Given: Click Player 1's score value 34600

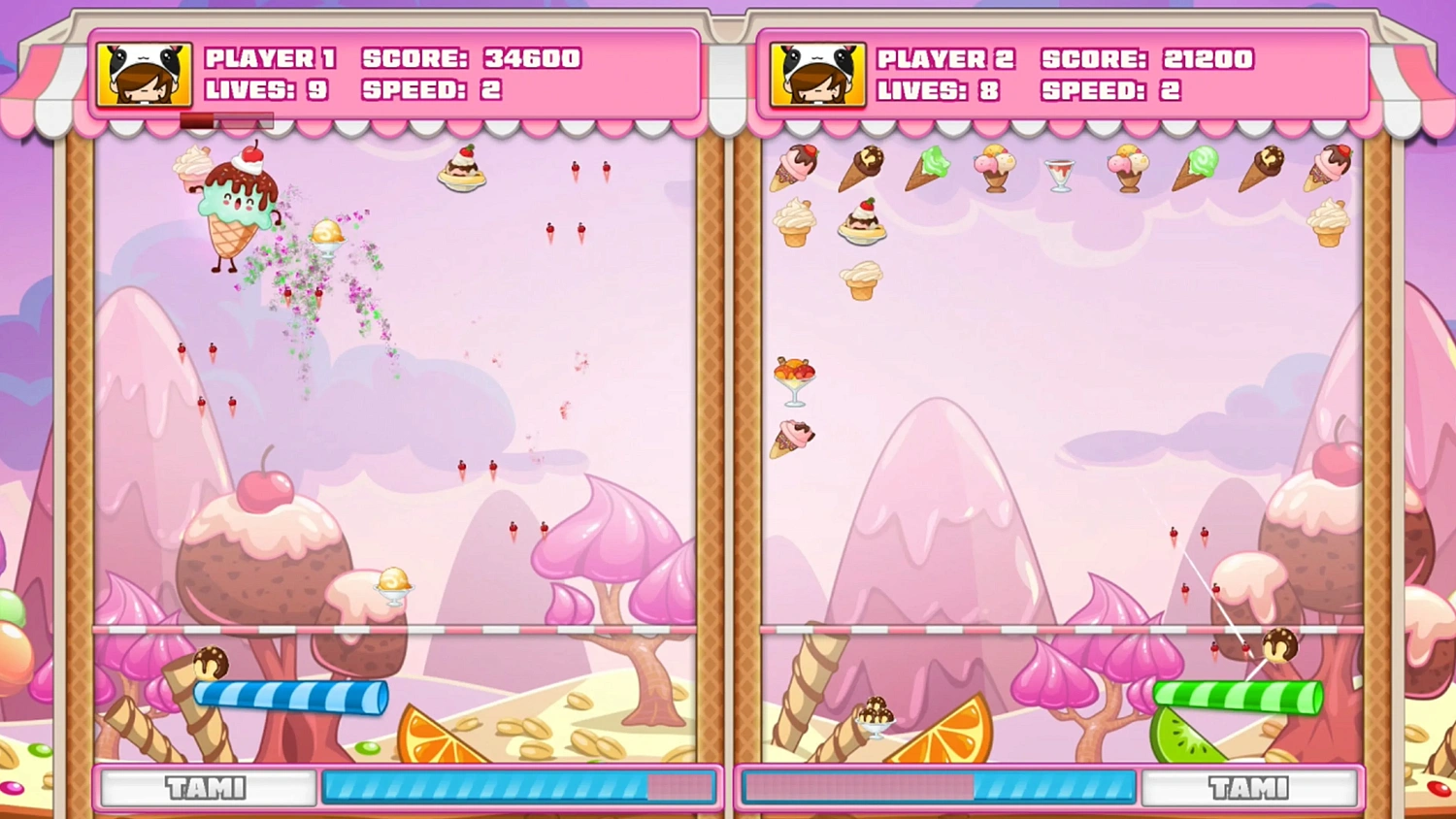Looking at the screenshot, I should tap(530, 58).
